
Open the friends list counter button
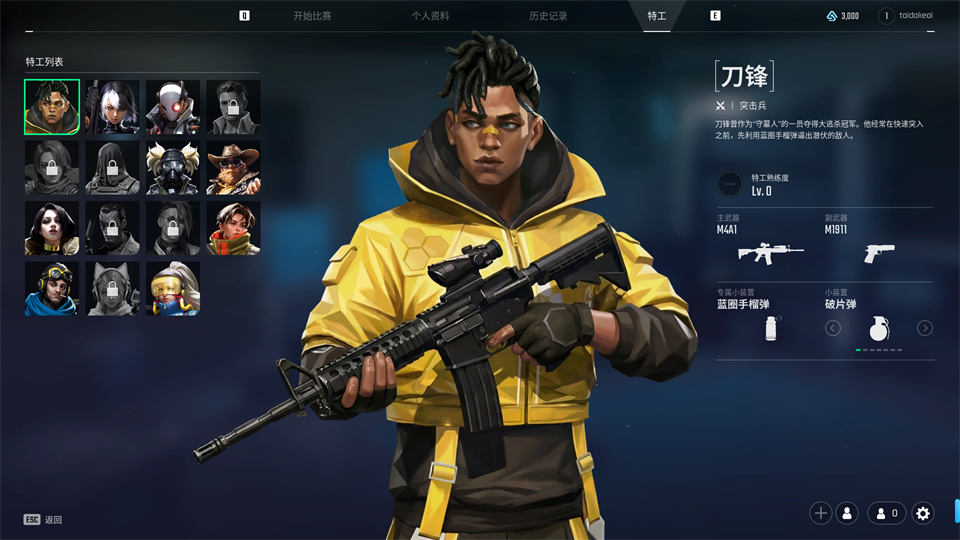[886, 513]
